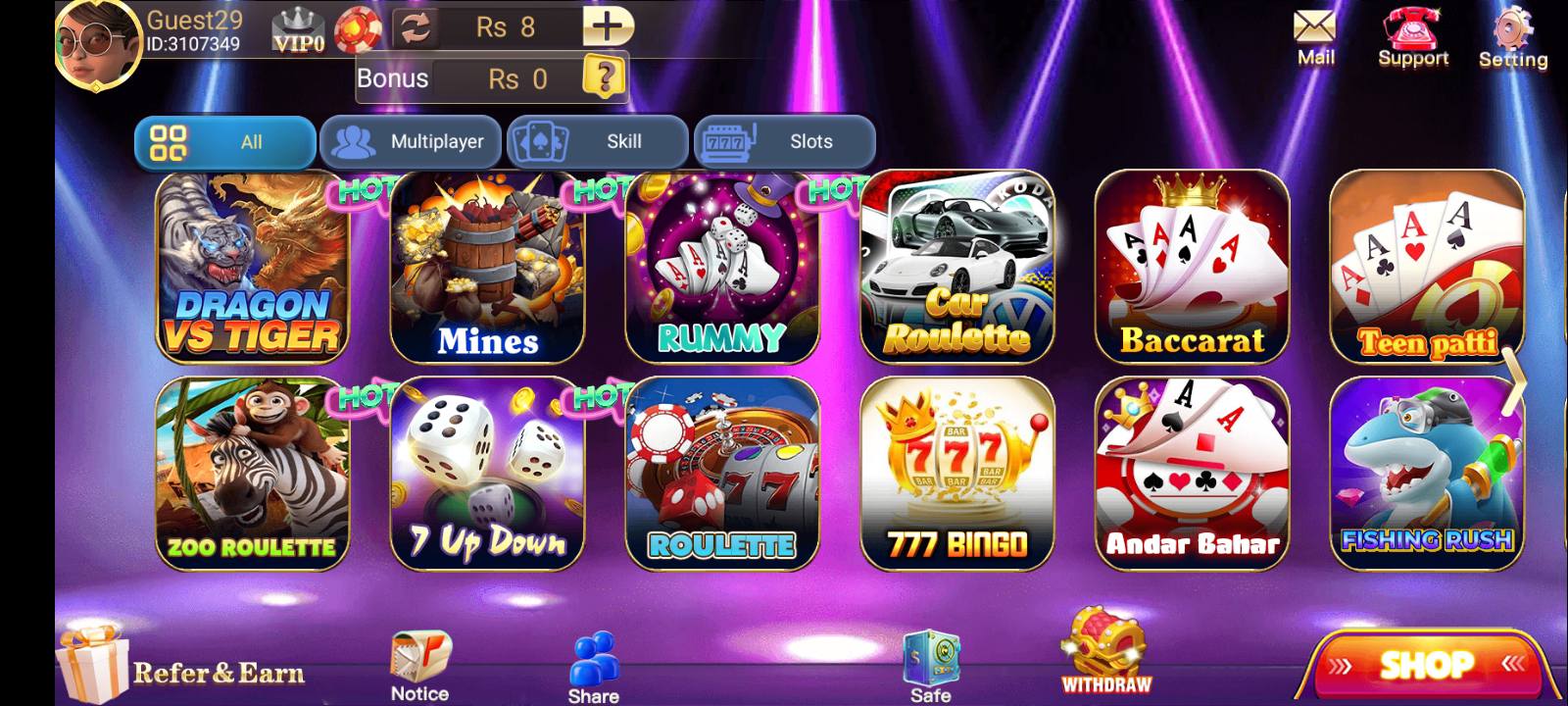
Task: Switch to the Skill tab
Action: 596,141
